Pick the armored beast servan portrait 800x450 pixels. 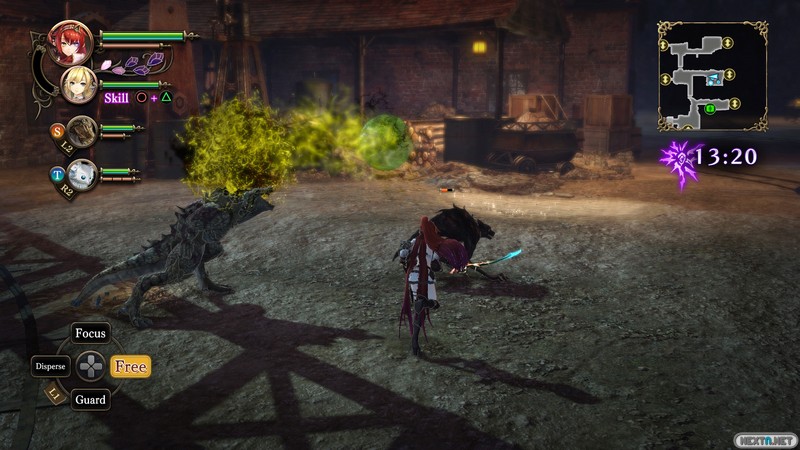pos(83,129)
